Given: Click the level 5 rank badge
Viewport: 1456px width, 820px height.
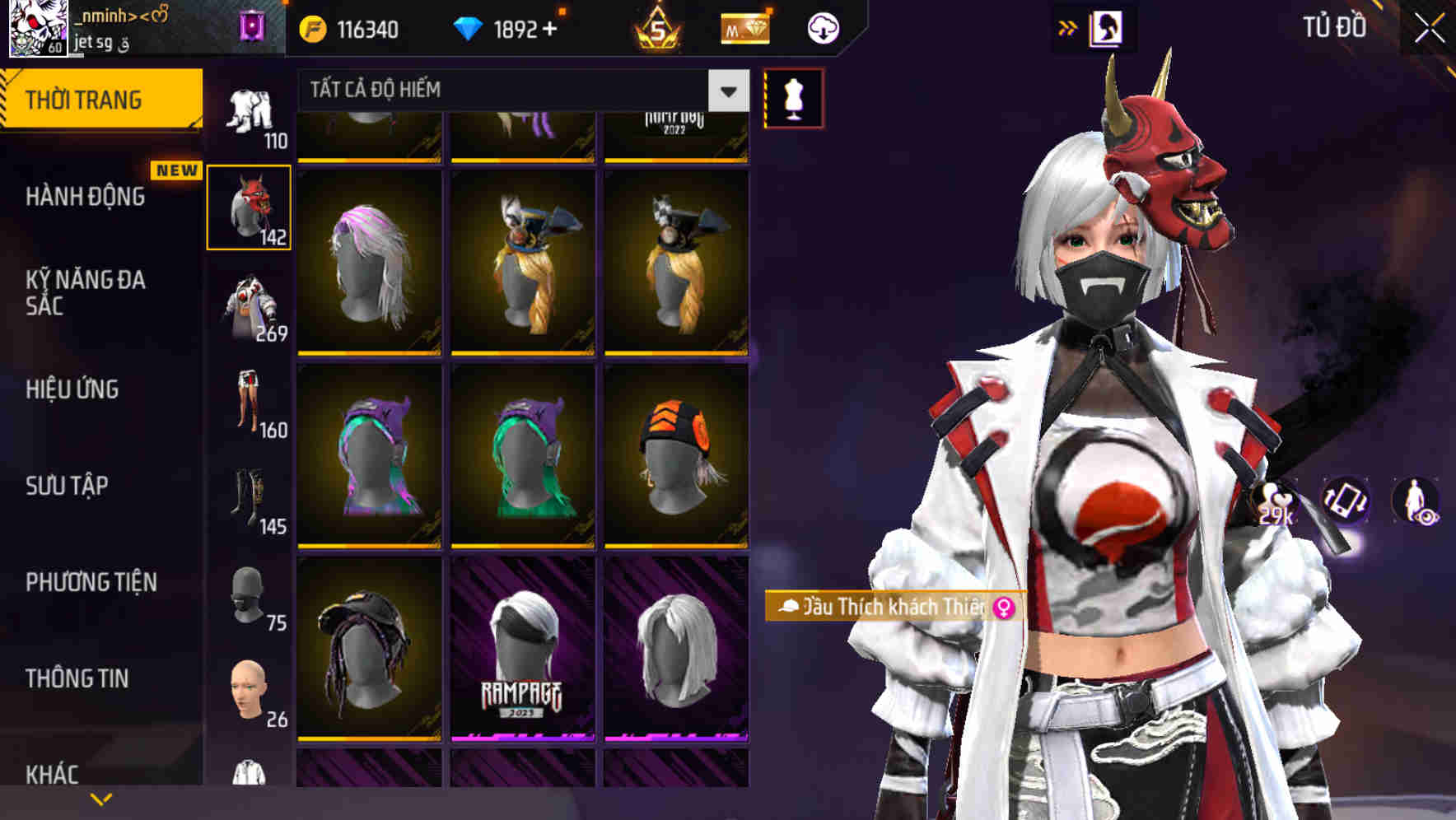Looking at the screenshot, I should (x=660, y=27).
